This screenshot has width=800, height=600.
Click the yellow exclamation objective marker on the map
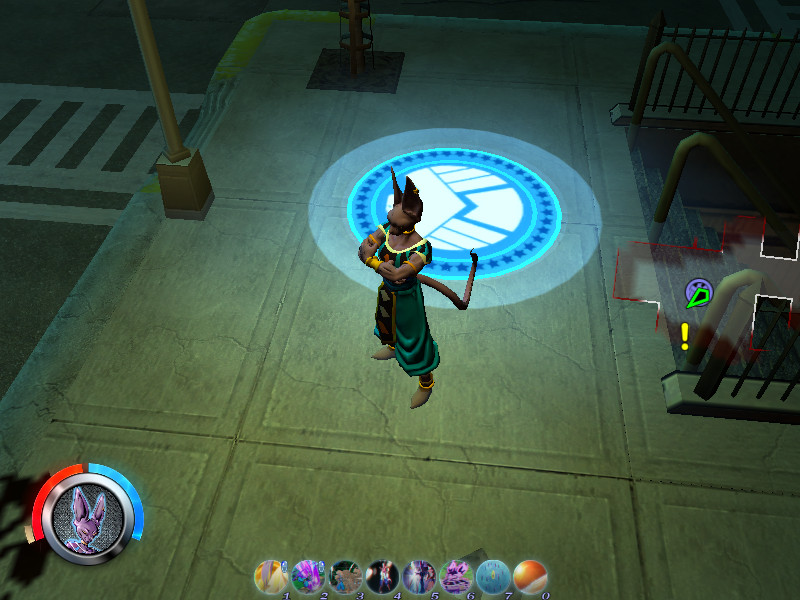pyautogui.click(x=685, y=336)
